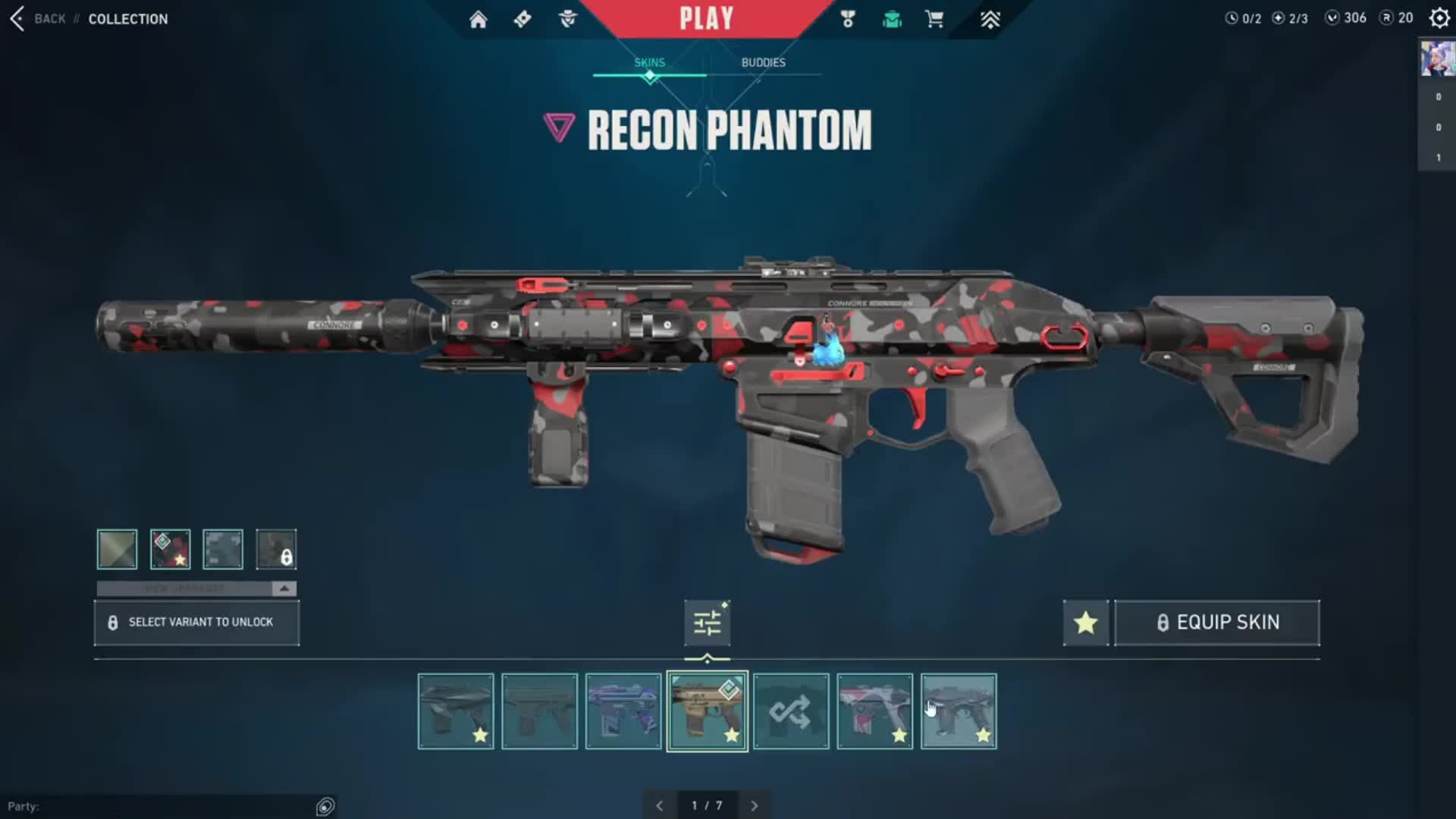Select the locked dark variant swatch

(x=276, y=549)
